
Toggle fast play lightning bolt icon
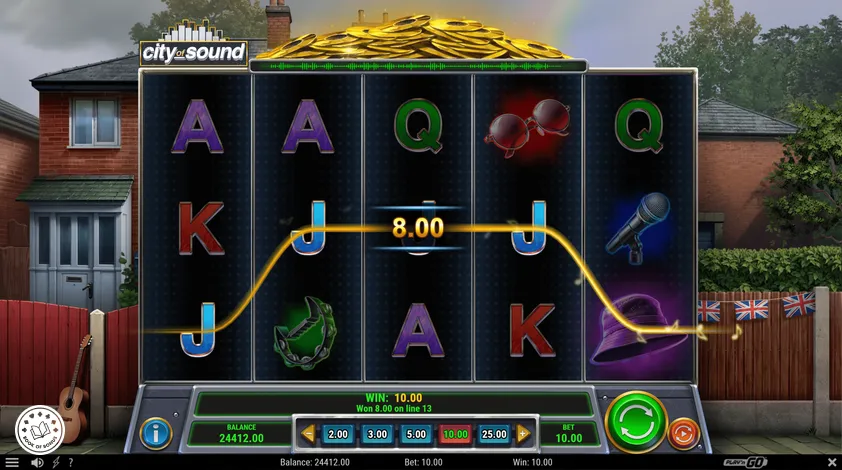pyautogui.click(x=55, y=462)
